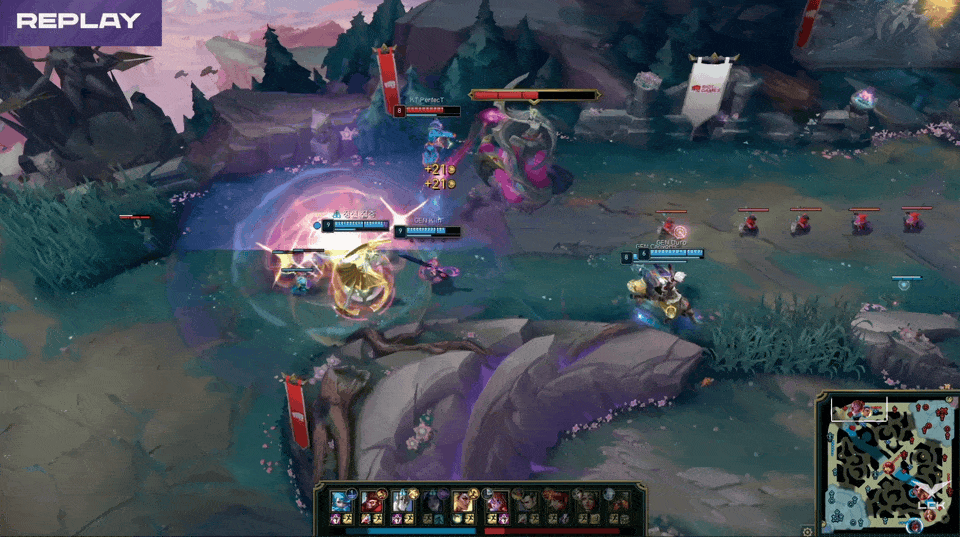Viewport: 960px width, 537px height.
Task: Select the last champion portrait on the red team
Action: pyautogui.click(x=620, y=502)
